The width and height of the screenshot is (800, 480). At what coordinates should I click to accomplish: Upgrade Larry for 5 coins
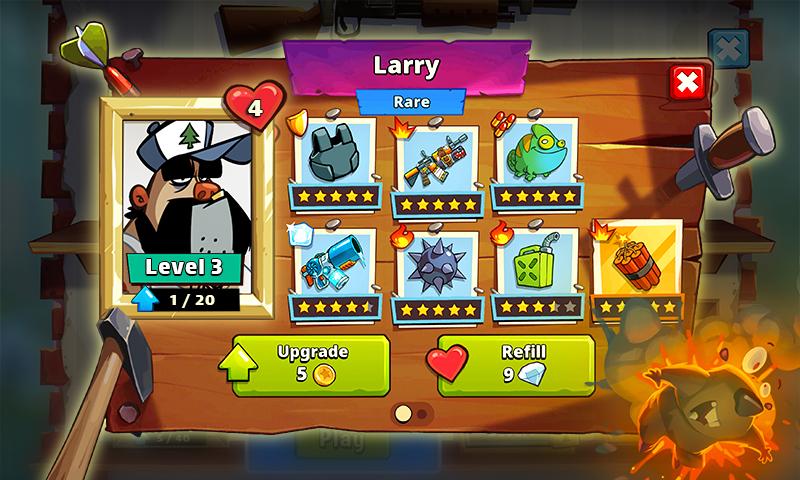coord(310,364)
